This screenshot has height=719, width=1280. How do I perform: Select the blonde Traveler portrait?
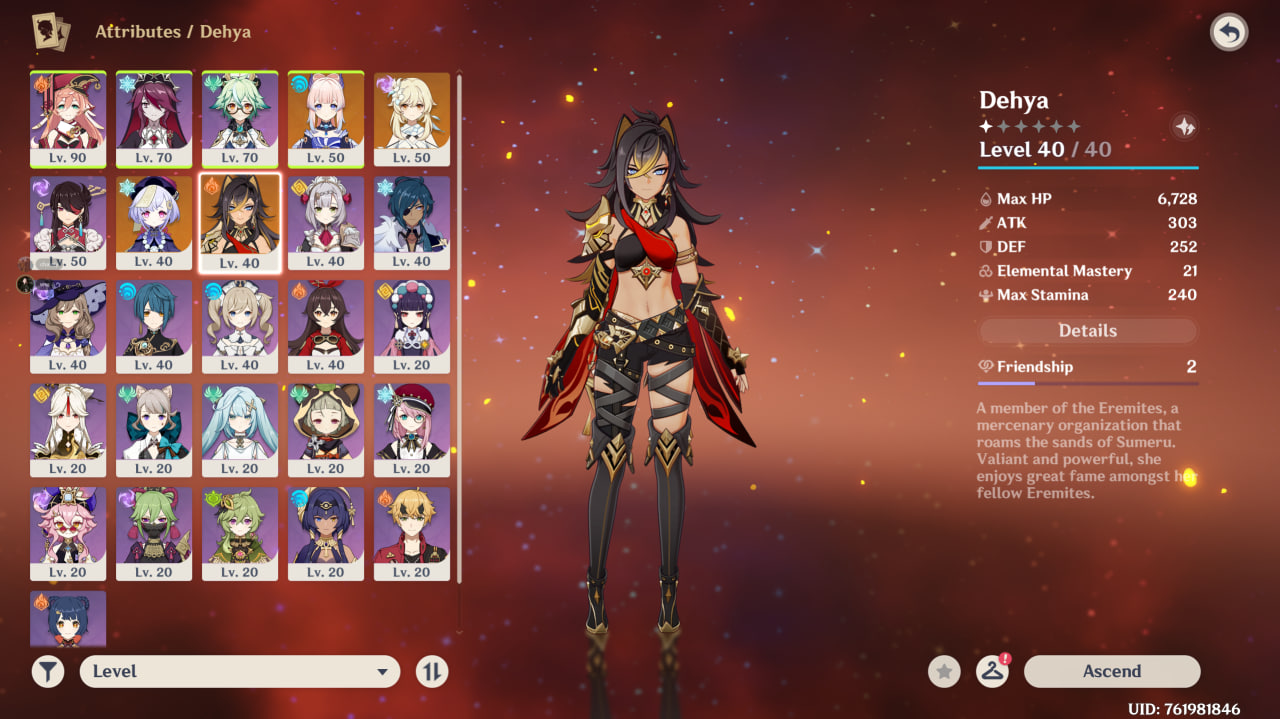click(412, 118)
